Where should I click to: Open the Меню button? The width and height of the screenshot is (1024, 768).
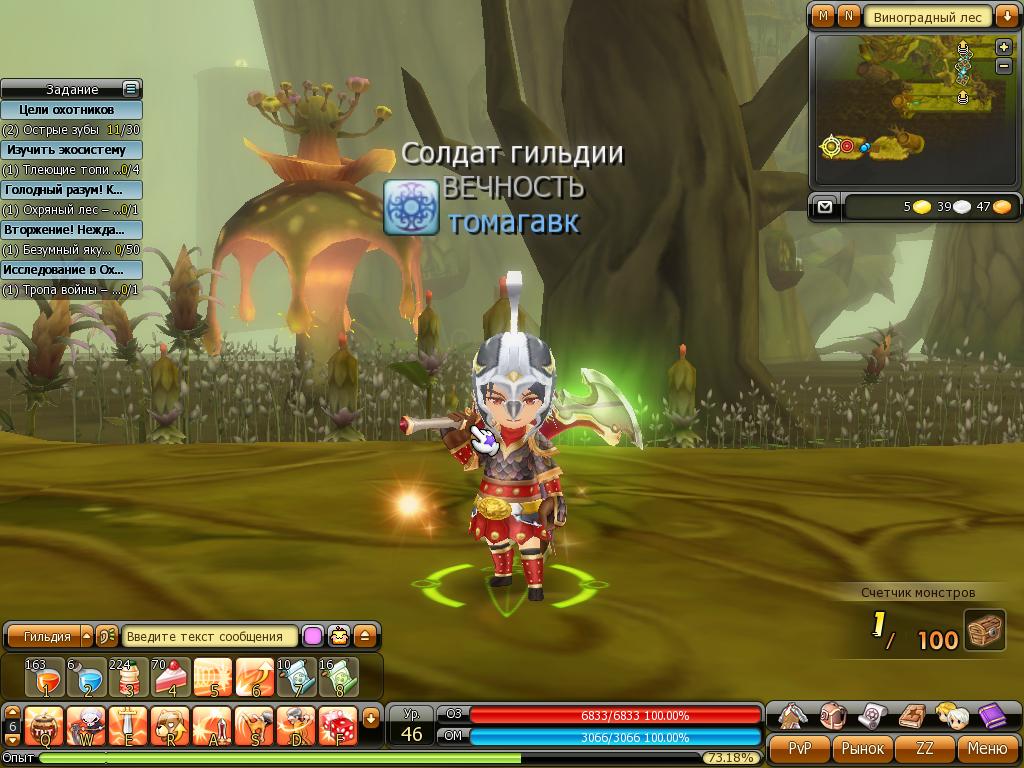(x=987, y=748)
